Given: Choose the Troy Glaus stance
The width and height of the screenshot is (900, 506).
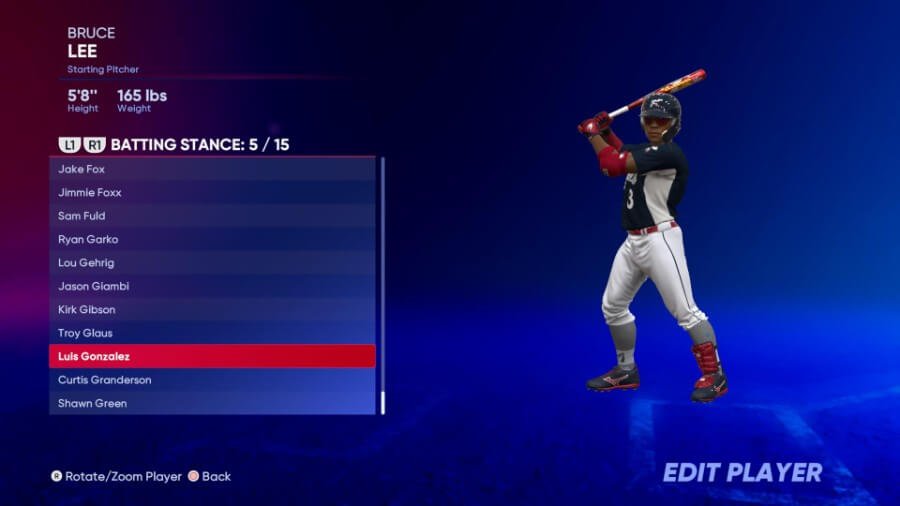Looking at the screenshot, I should click(212, 333).
